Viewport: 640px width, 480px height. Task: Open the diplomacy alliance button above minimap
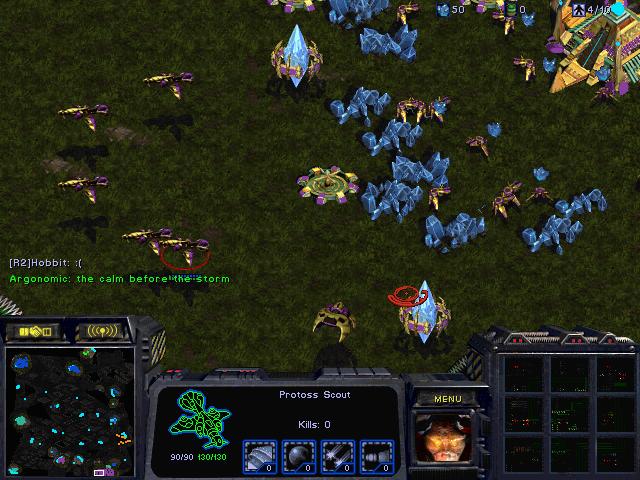coord(34,331)
